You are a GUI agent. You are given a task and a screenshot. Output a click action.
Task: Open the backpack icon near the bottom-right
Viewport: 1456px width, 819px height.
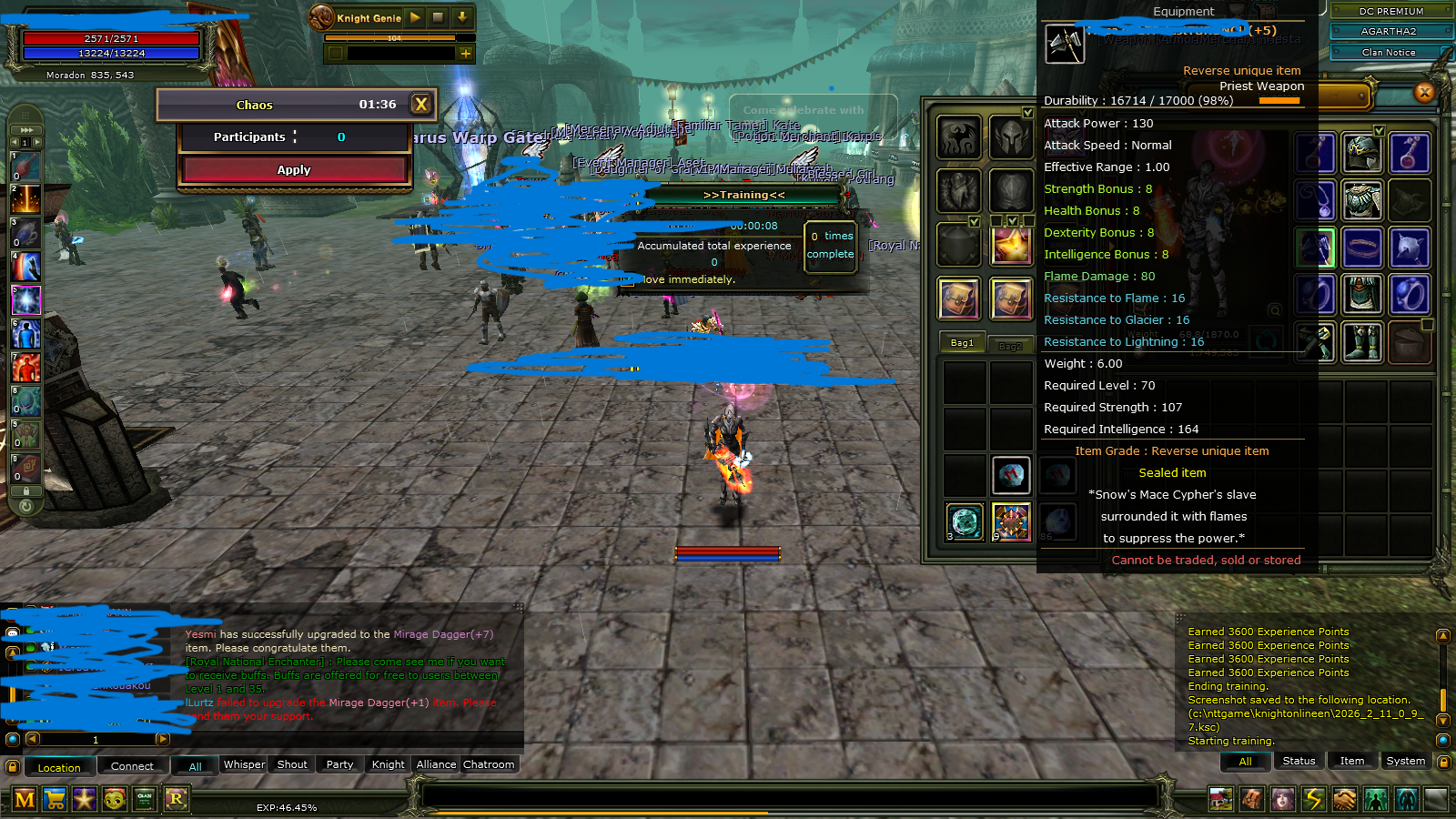pos(1252,798)
